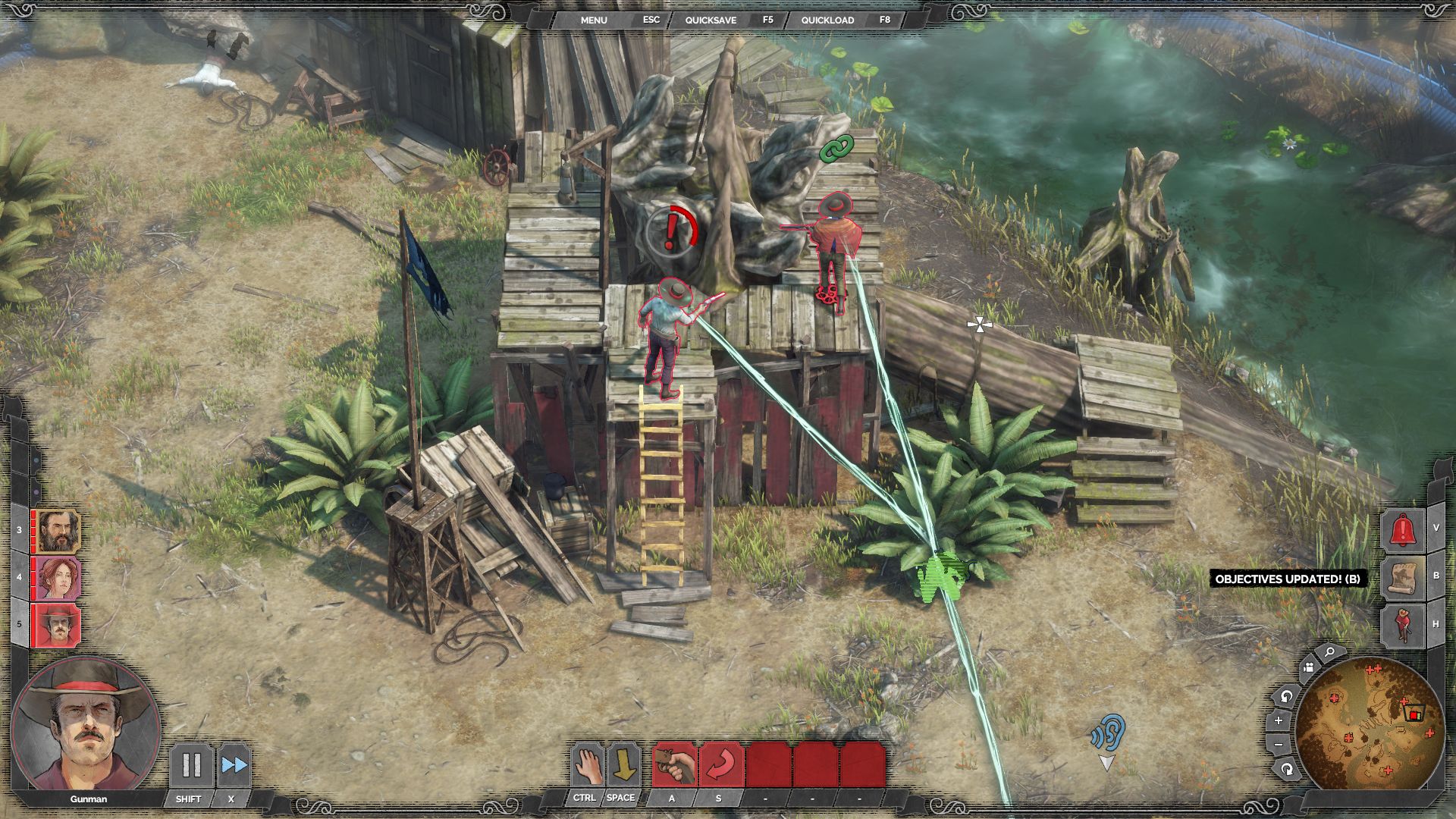Toggle the yellow down-arrow crouch action
The height and width of the screenshot is (819, 1456).
coord(623,765)
